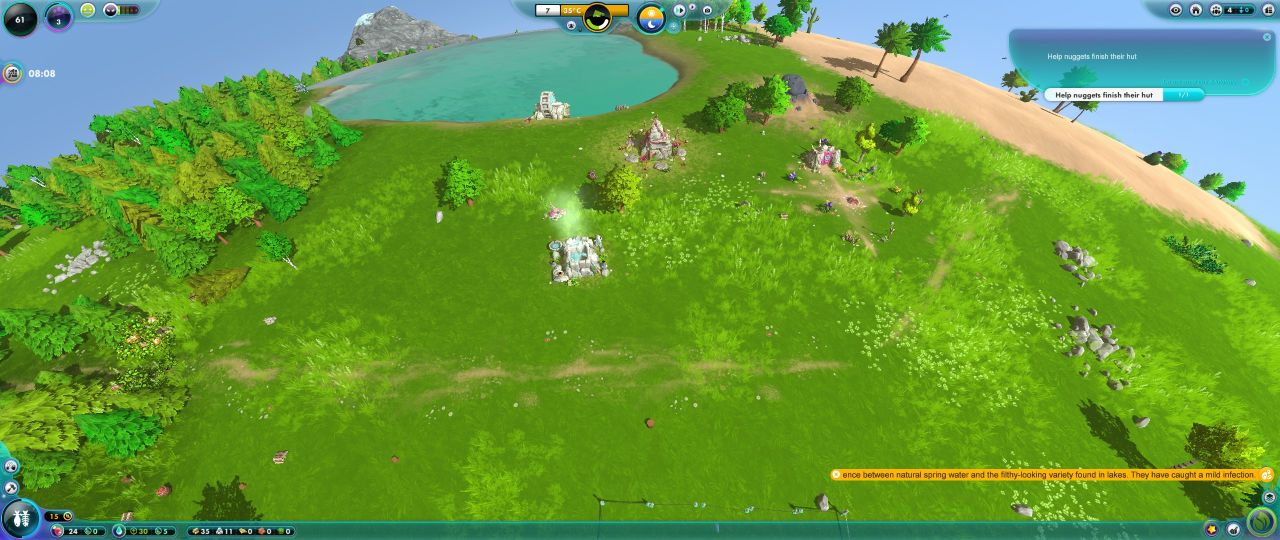Click the play/speed control button

click(680, 10)
